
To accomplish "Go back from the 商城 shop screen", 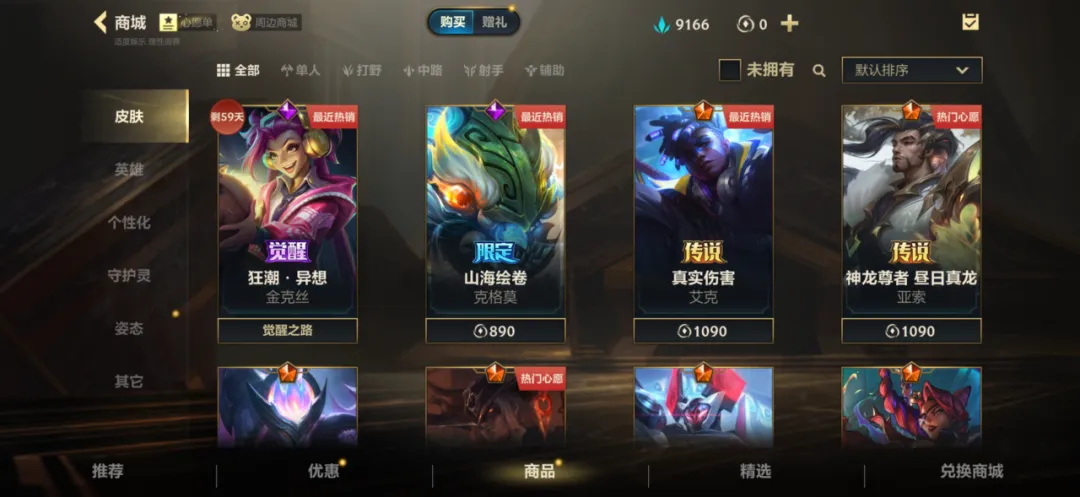I will [x=100, y=22].
